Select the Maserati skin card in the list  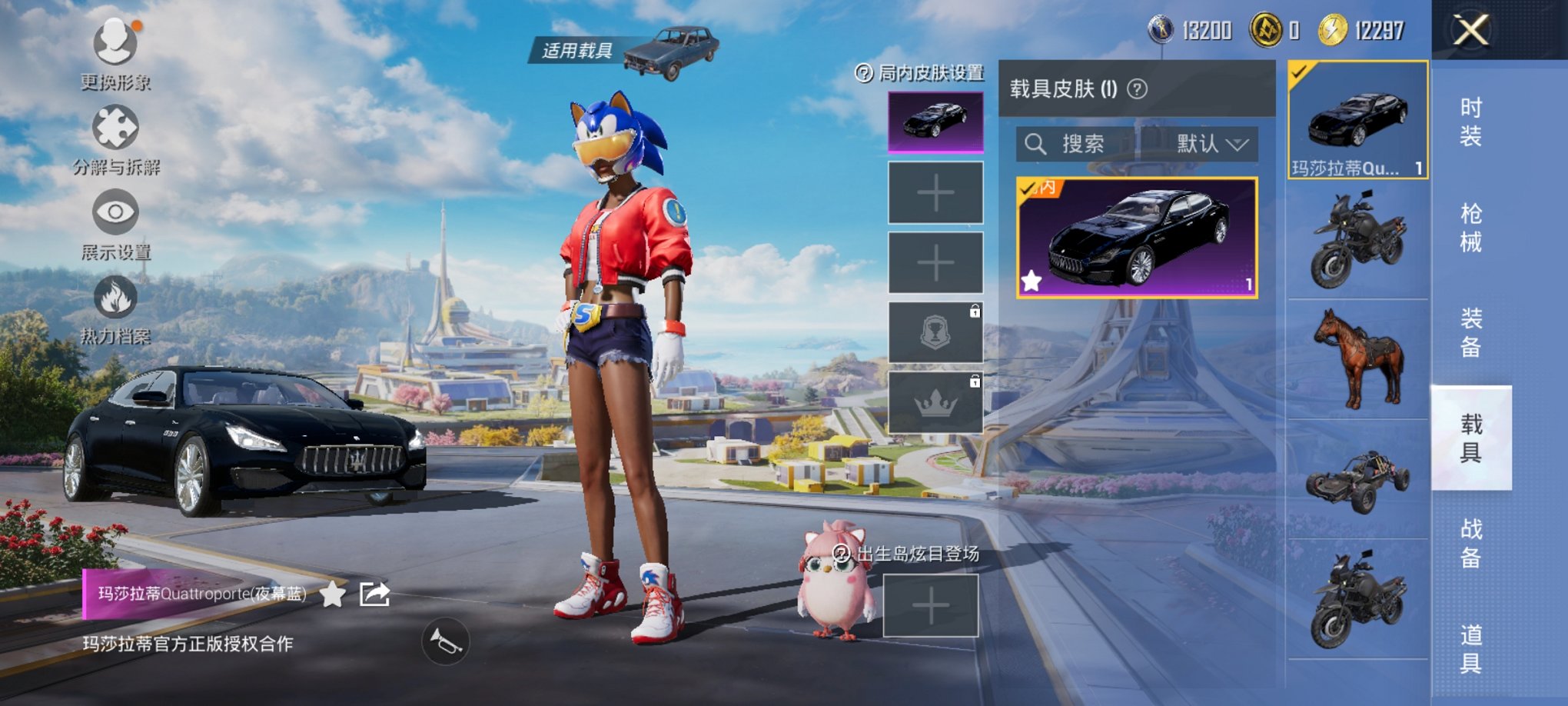pos(1136,238)
